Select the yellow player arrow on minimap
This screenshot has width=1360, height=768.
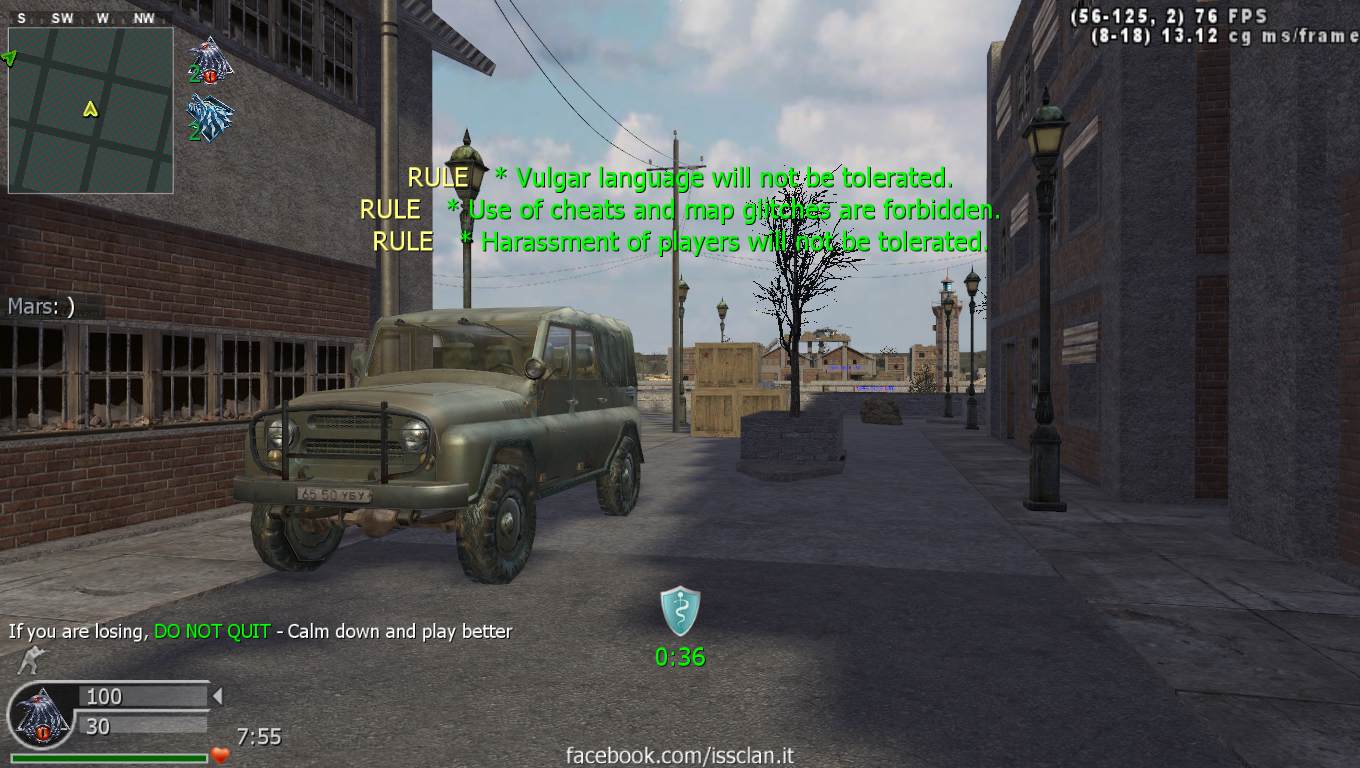(91, 109)
